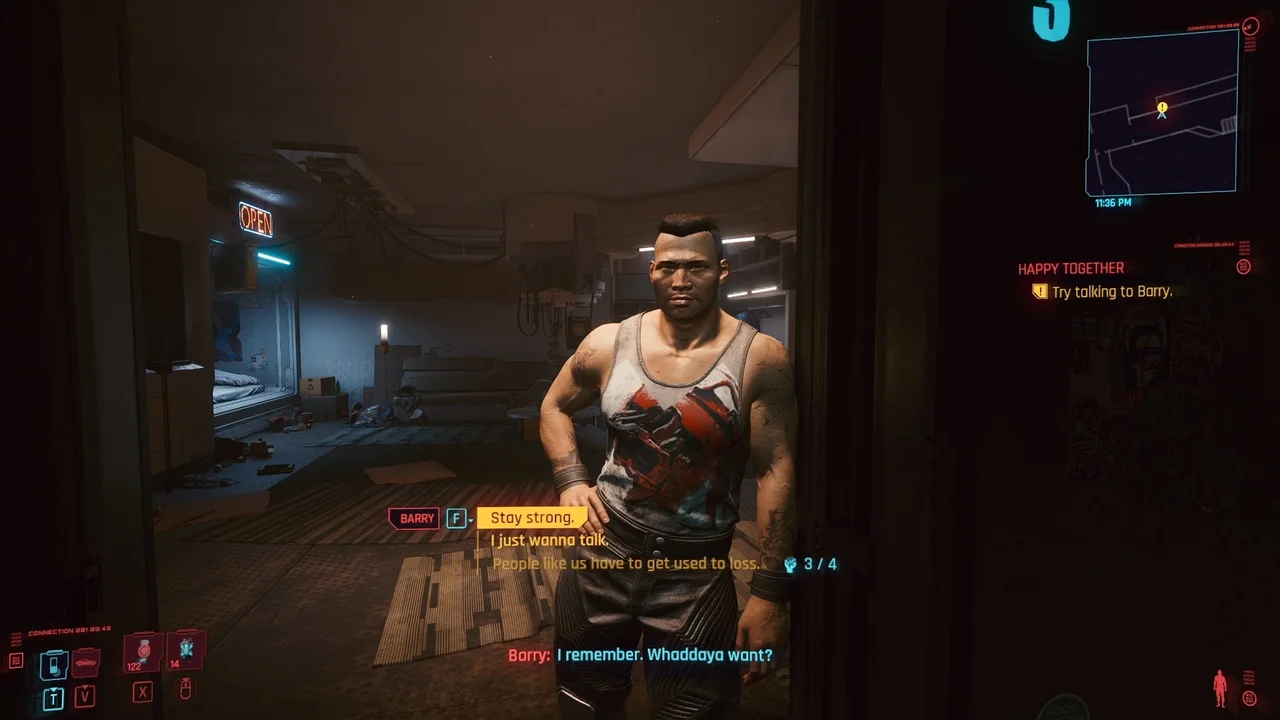The width and height of the screenshot is (1280, 720).
Task: Choose the I just wanna talk response
Action: pyautogui.click(x=548, y=540)
